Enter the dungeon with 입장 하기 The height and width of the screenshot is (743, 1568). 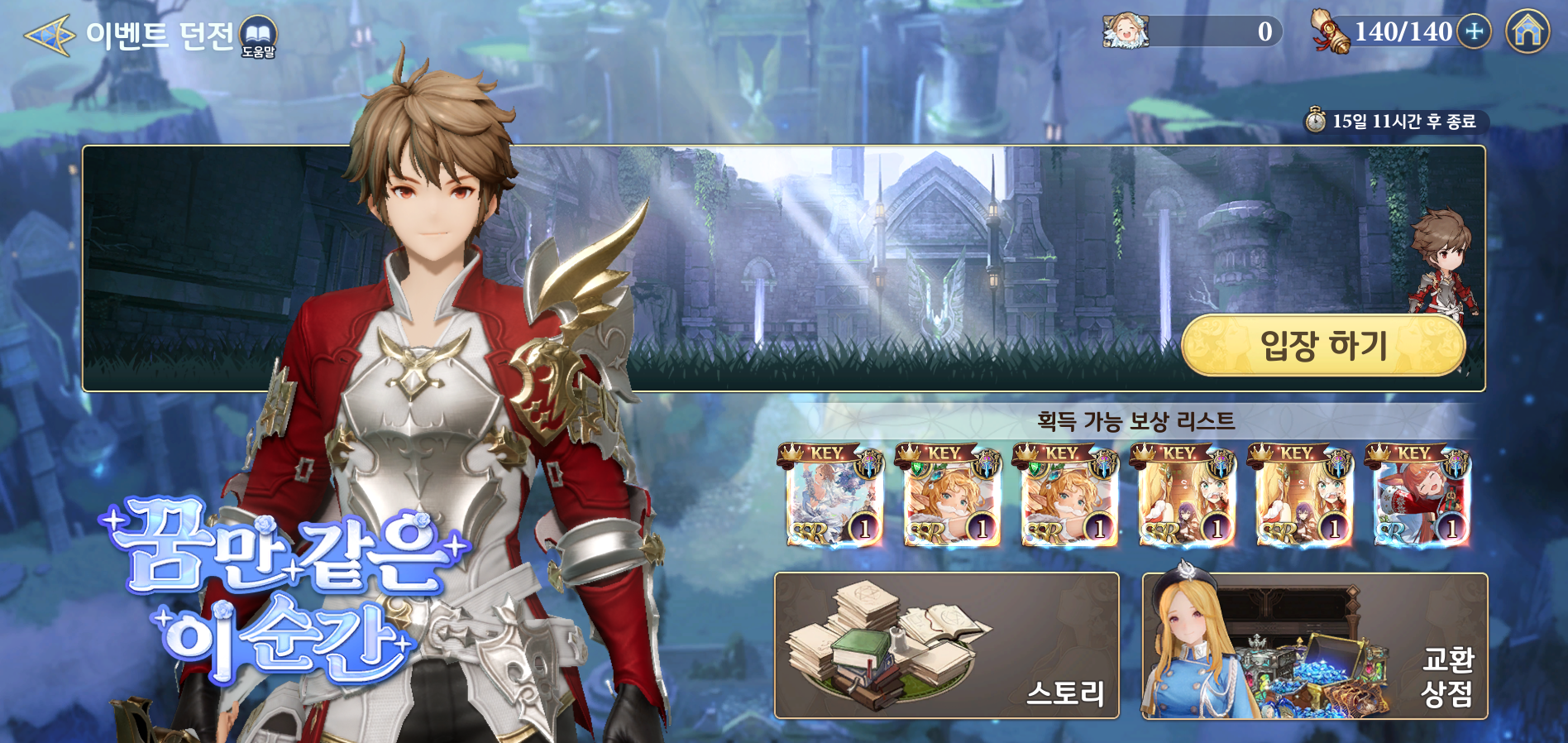pos(1323,345)
